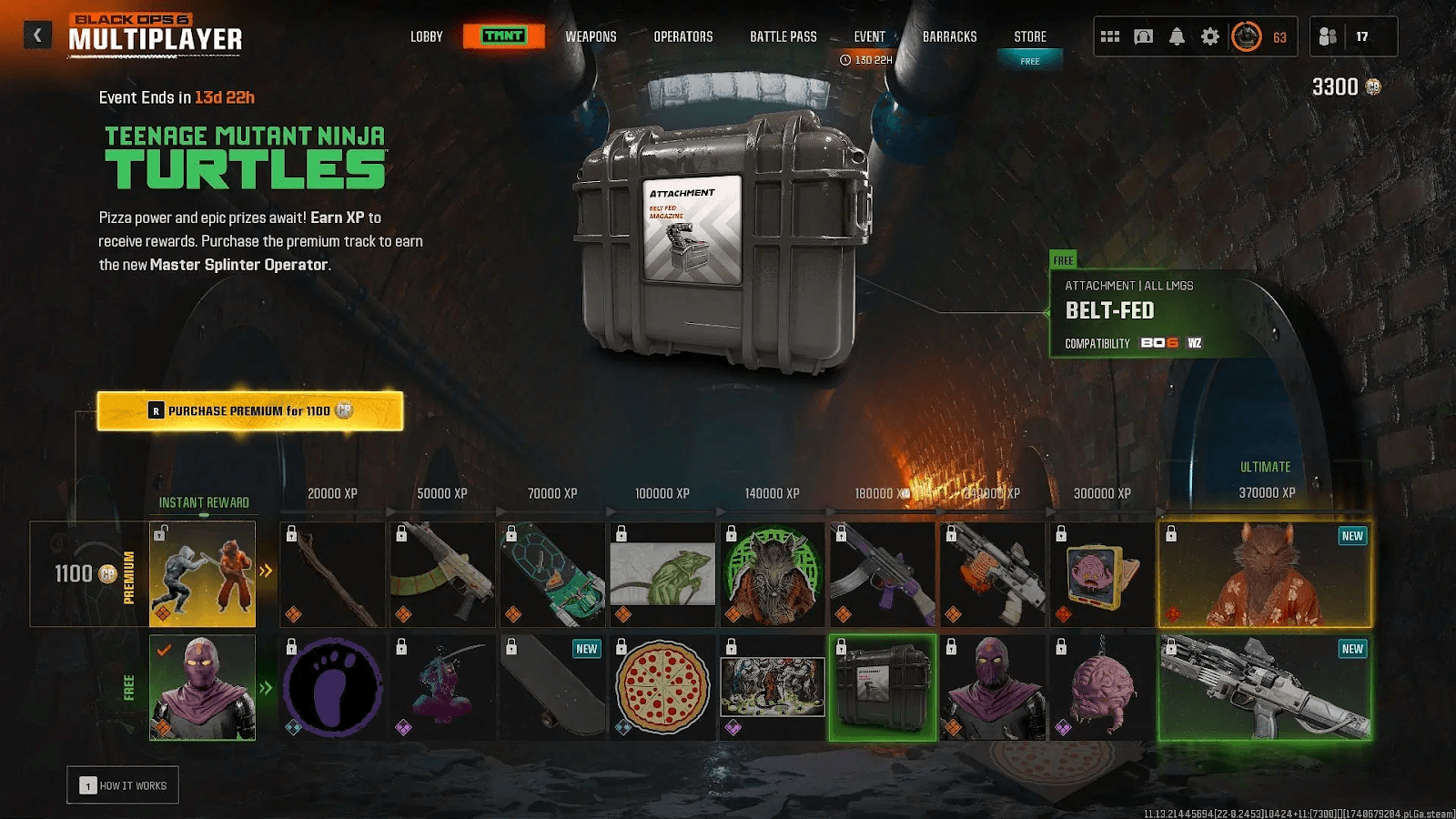Open the Battle Pass menu
1456x819 pixels.
coord(783,36)
